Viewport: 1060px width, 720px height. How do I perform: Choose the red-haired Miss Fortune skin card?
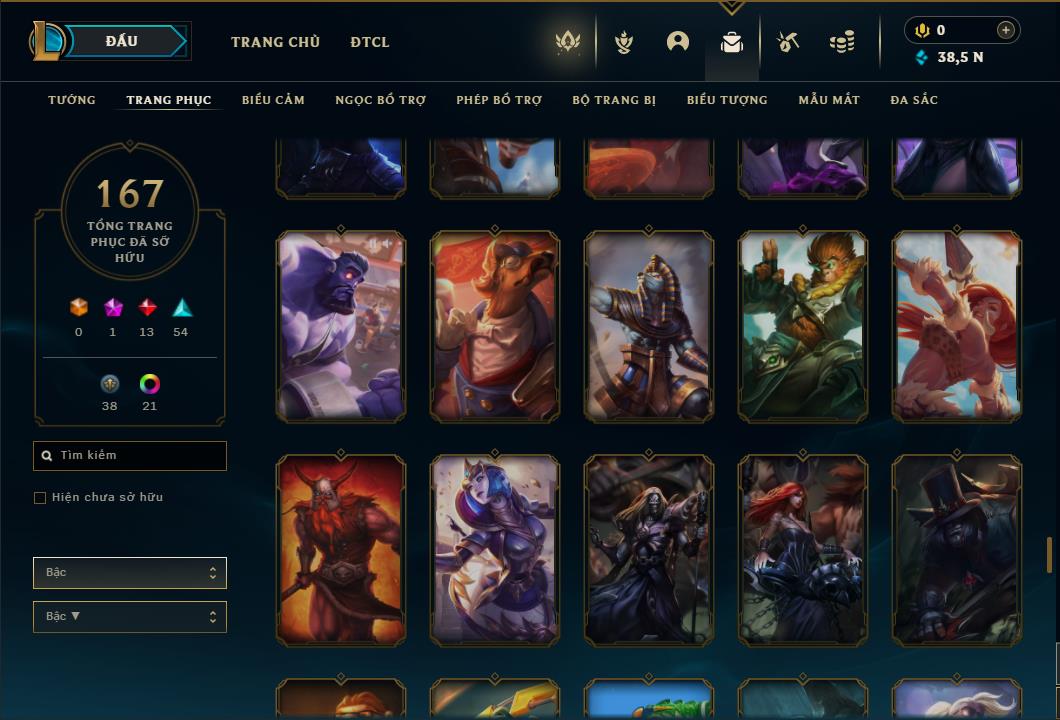[x=803, y=549]
